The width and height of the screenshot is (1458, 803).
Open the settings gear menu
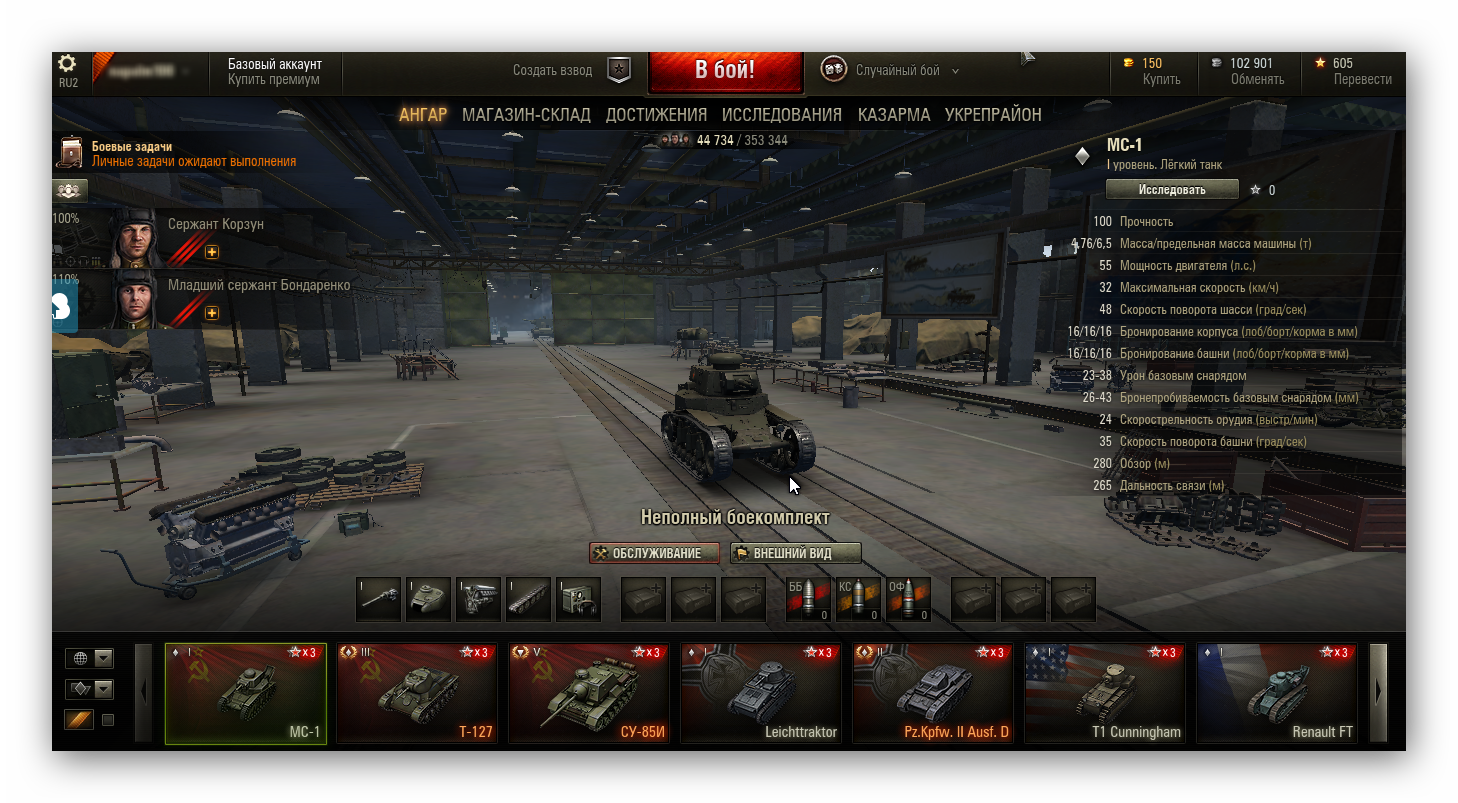[68, 64]
